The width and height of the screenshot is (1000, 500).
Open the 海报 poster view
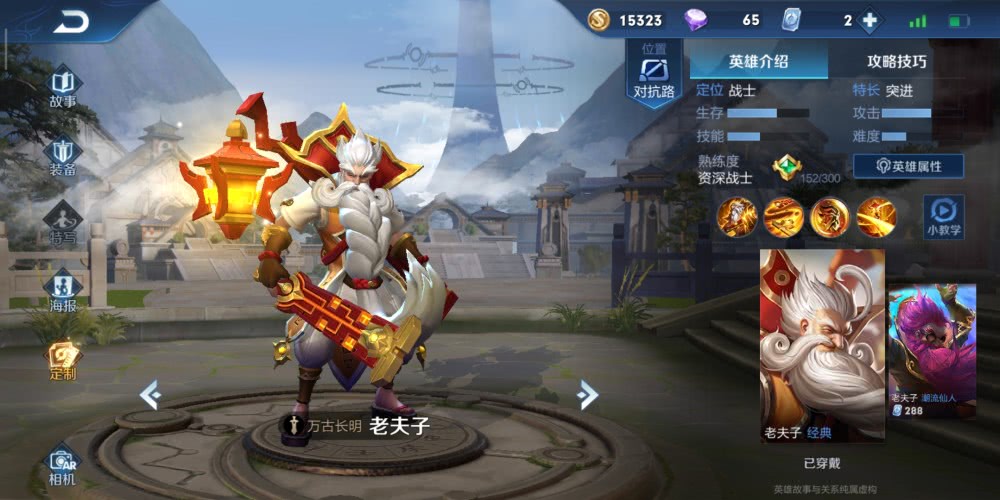point(62,292)
